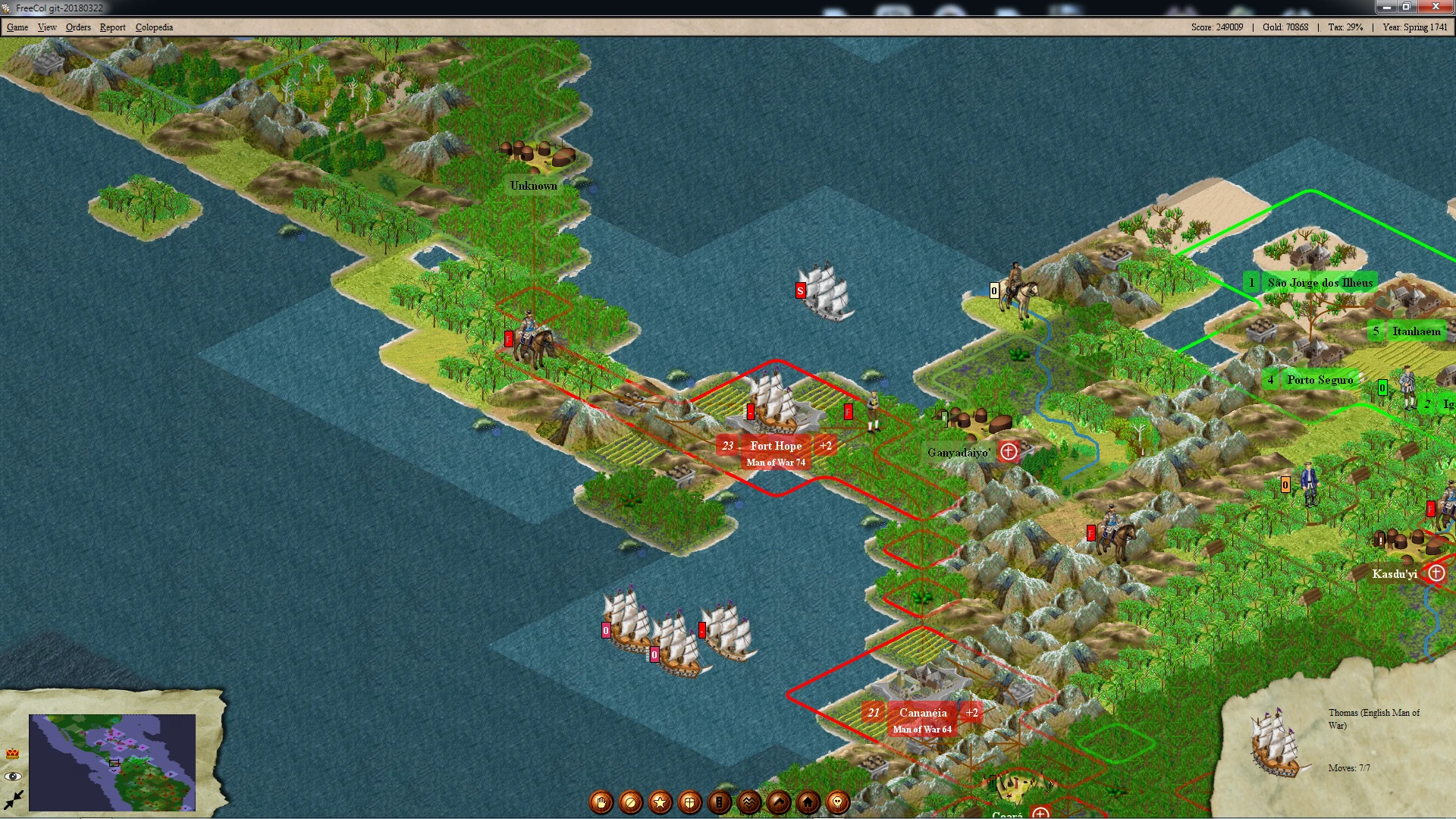Select the Wait order hand icon
Screen dimensions: 1456x819
click(601, 802)
